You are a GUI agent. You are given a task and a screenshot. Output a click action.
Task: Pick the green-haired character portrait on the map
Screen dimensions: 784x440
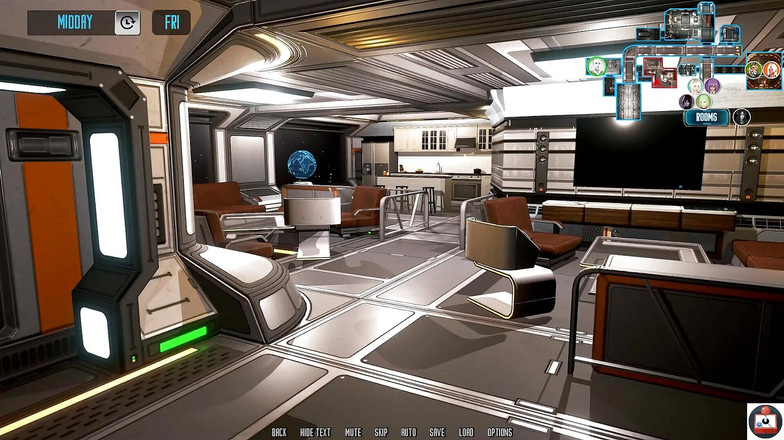click(703, 102)
